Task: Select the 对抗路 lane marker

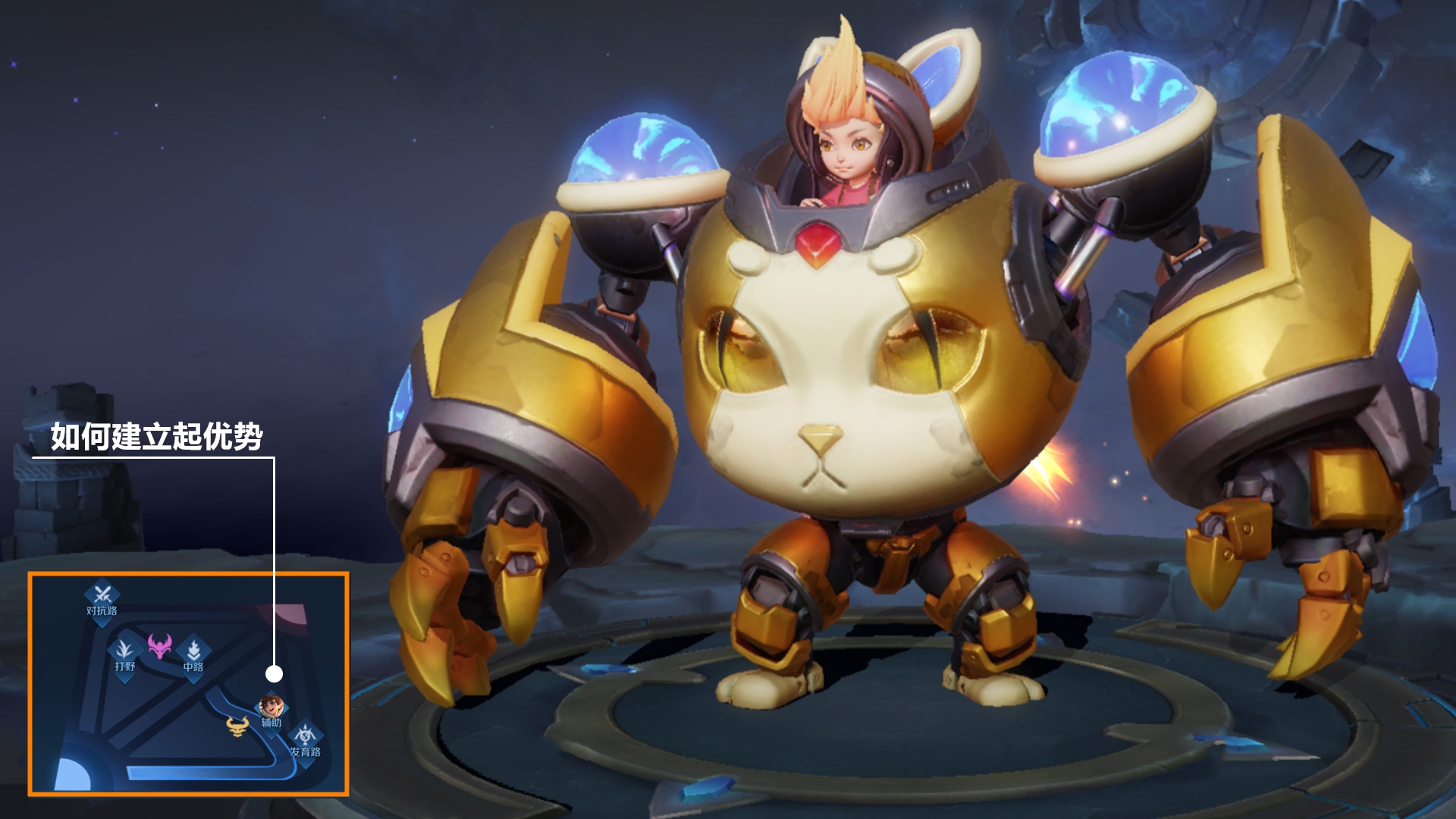Action: (102, 595)
